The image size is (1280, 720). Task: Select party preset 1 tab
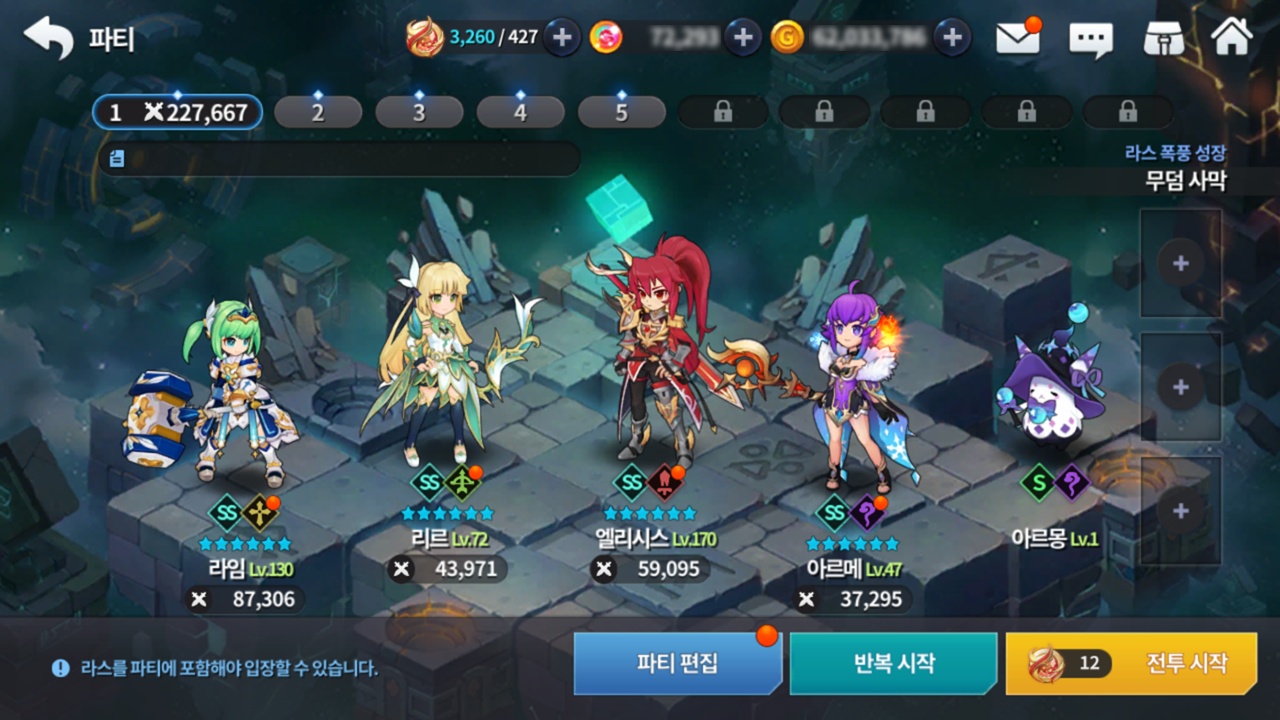(178, 112)
